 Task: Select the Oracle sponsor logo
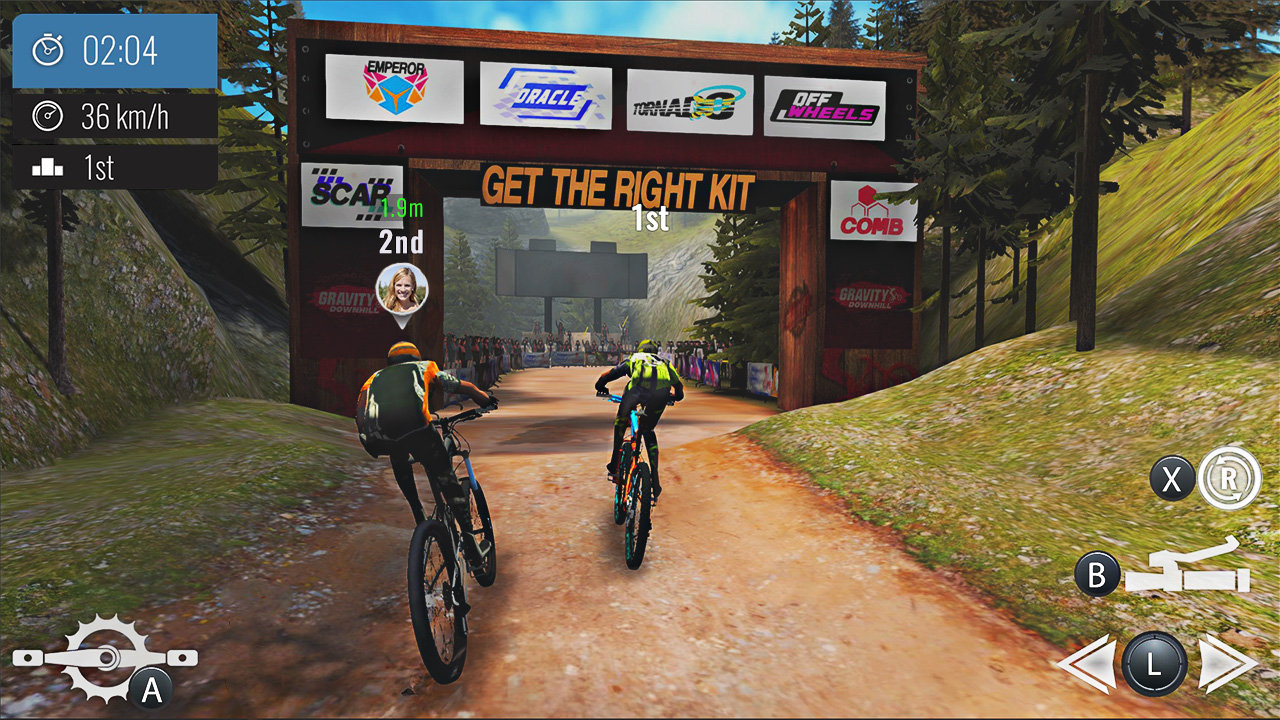coord(545,94)
